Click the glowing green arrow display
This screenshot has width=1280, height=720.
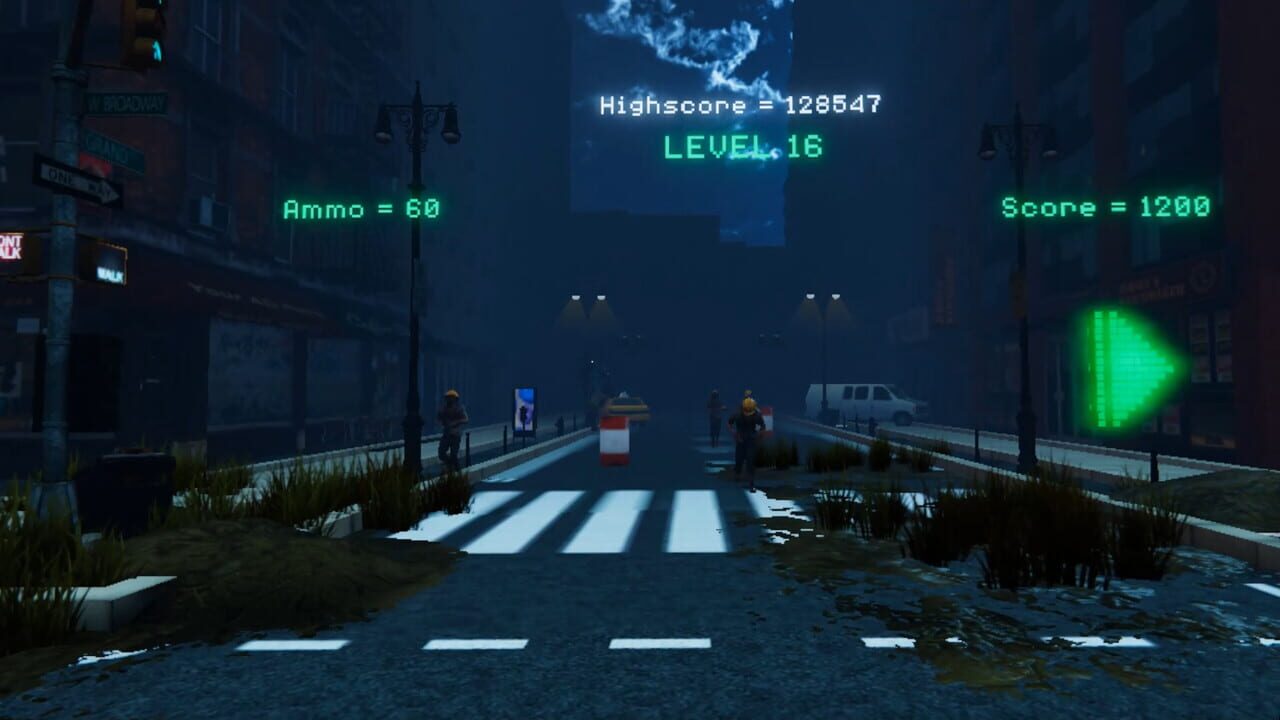click(x=1120, y=360)
